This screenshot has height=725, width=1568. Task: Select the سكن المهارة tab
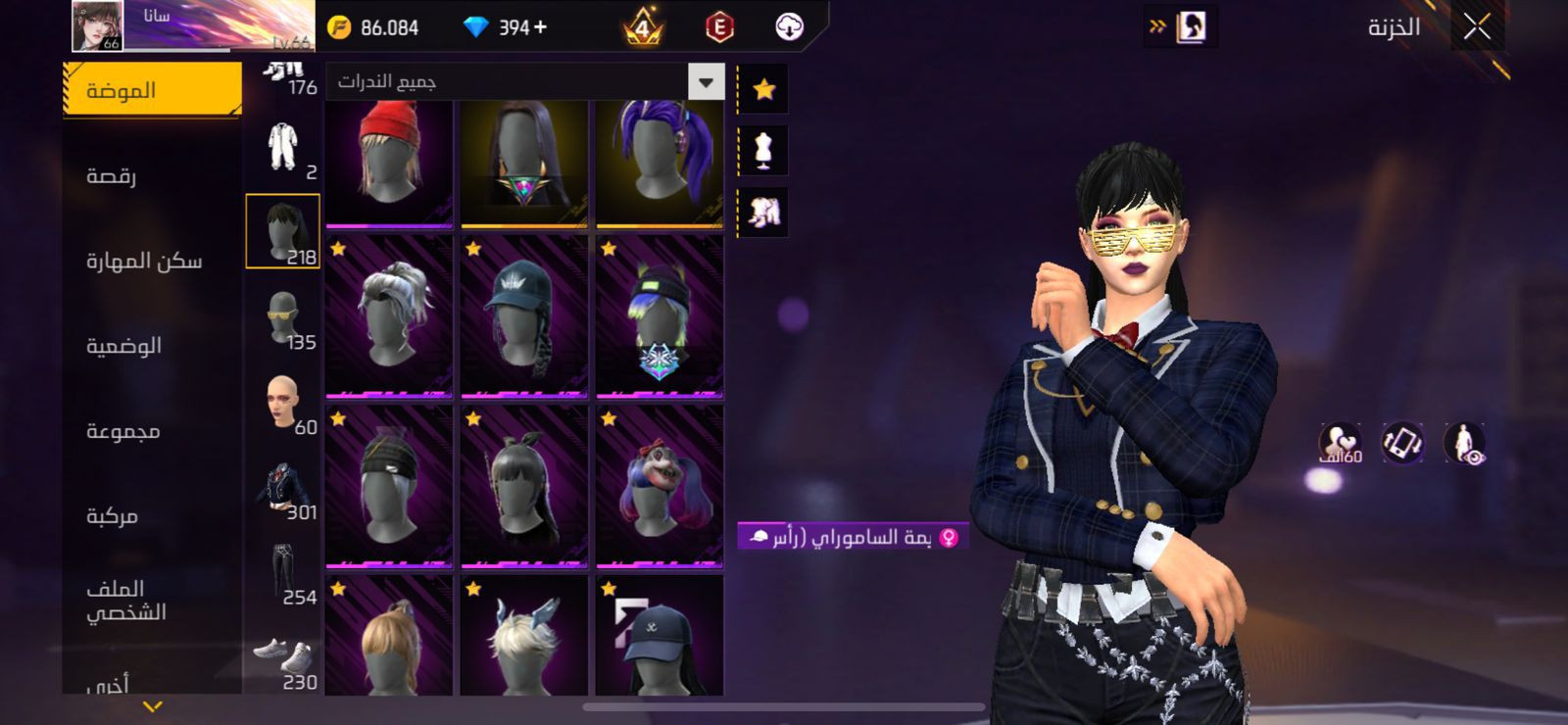[144, 261]
